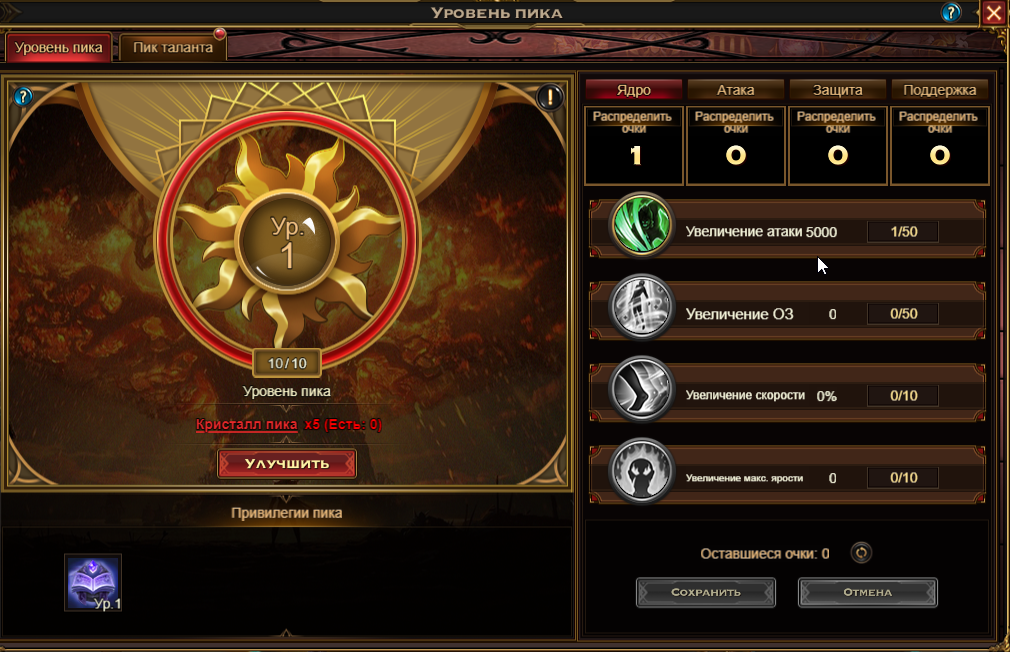Screen dimensions: 1010x652
Task: Open the purple book privilege icon
Action: (x=93, y=582)
